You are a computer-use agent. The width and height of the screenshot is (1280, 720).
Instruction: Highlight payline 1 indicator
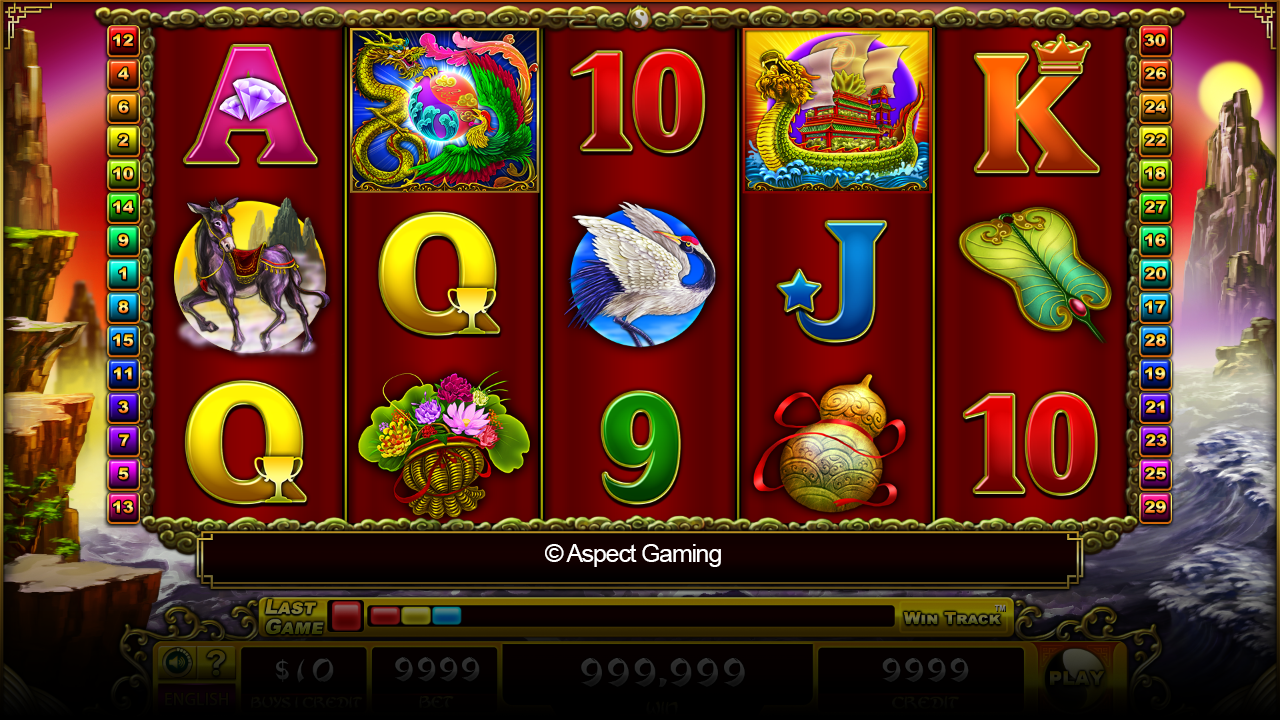pyautogui.click(x=123, y=274)
